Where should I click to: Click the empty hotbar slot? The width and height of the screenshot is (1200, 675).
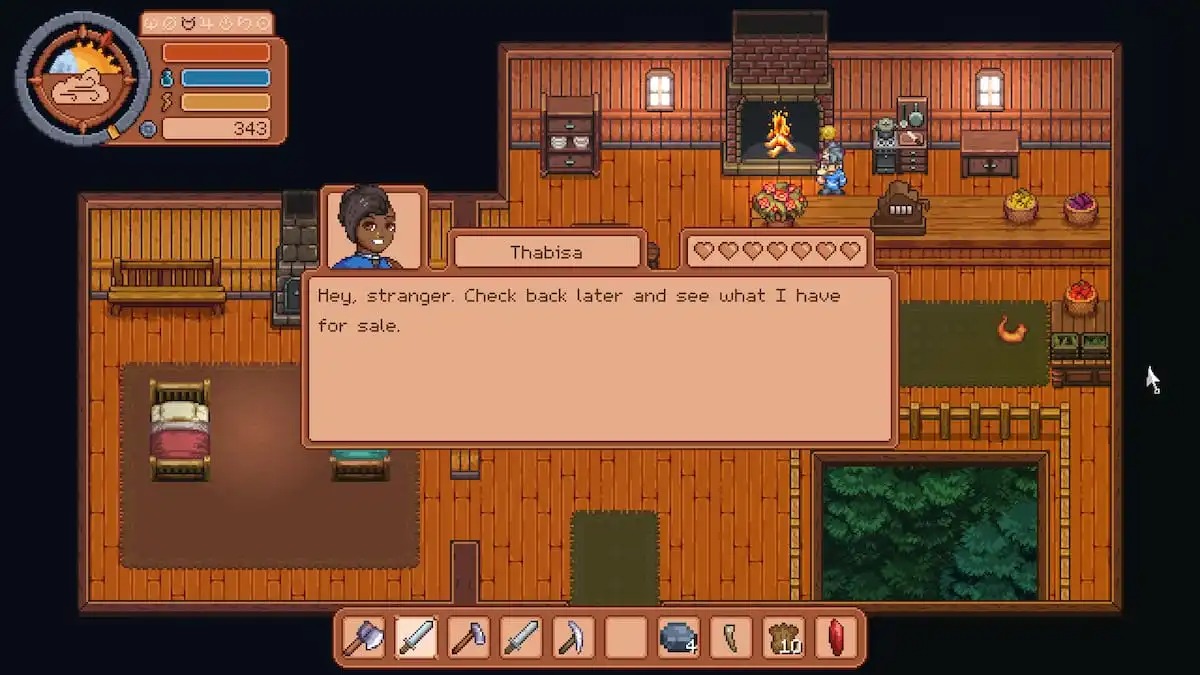626,637
